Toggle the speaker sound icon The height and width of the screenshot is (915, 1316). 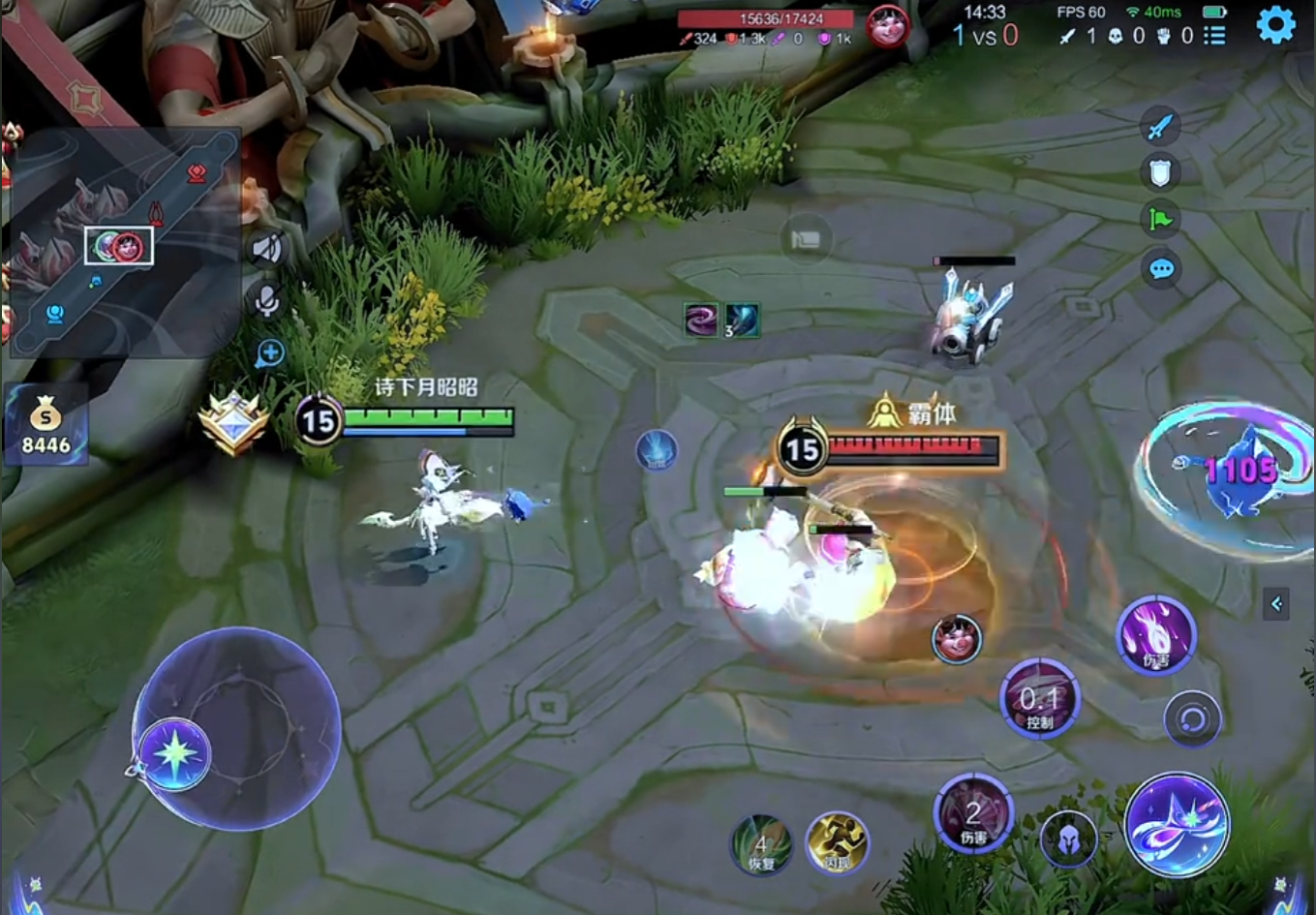click(x=266, y=249)
